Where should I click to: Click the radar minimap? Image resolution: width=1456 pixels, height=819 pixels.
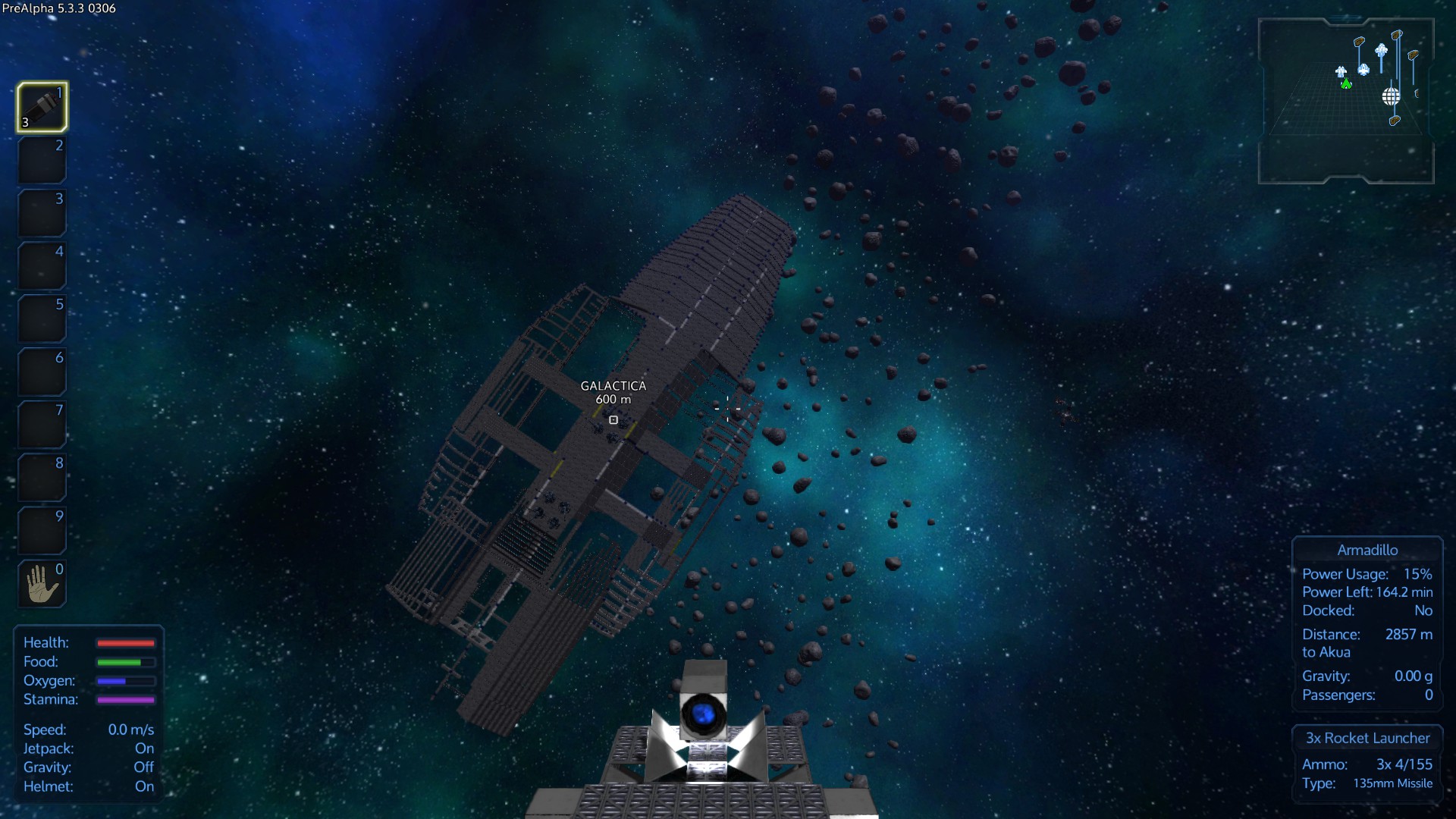[x=1345, y=101]
